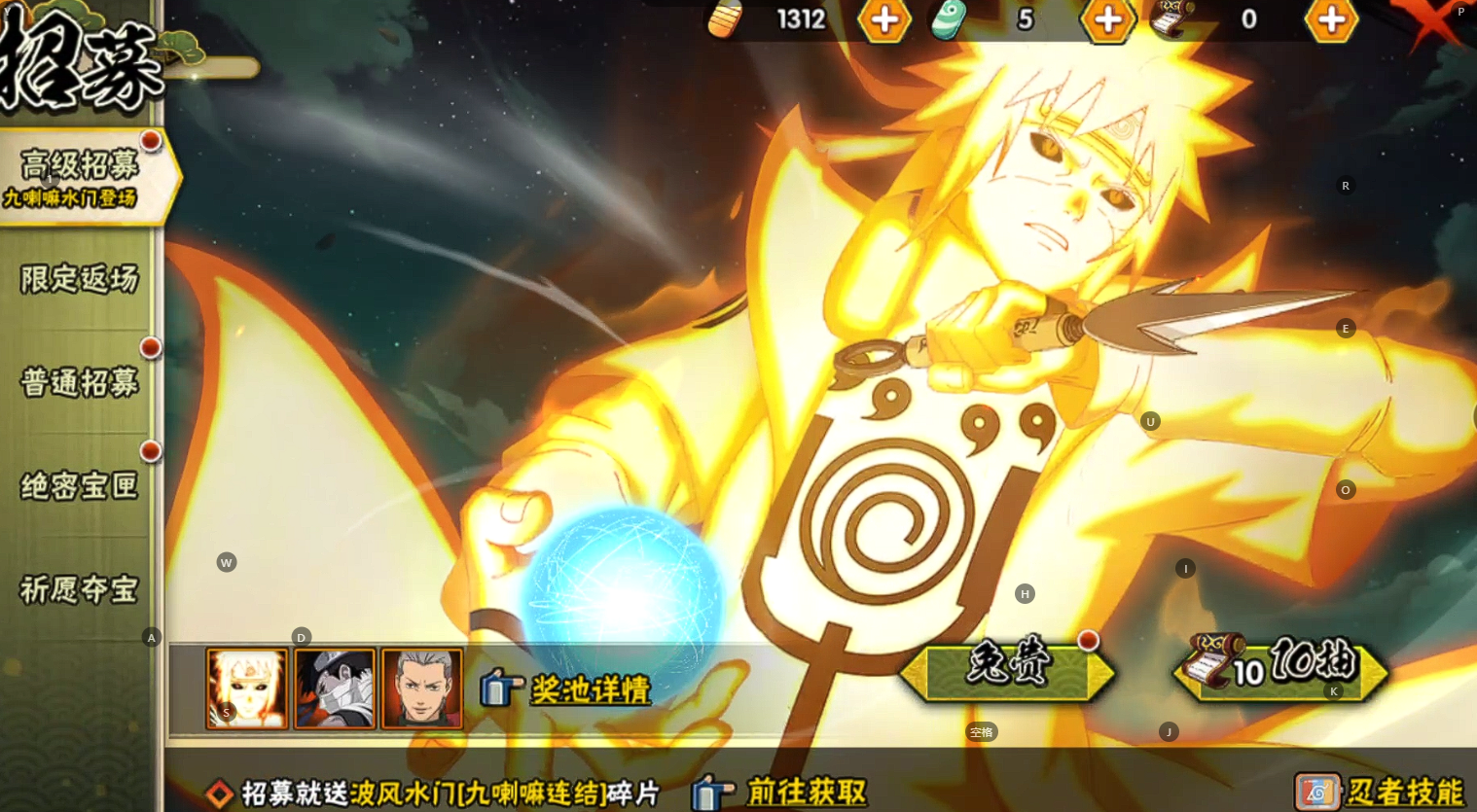Click the 前往获取 link
The height and width of the screenshot is (812, 1477).
782,793
